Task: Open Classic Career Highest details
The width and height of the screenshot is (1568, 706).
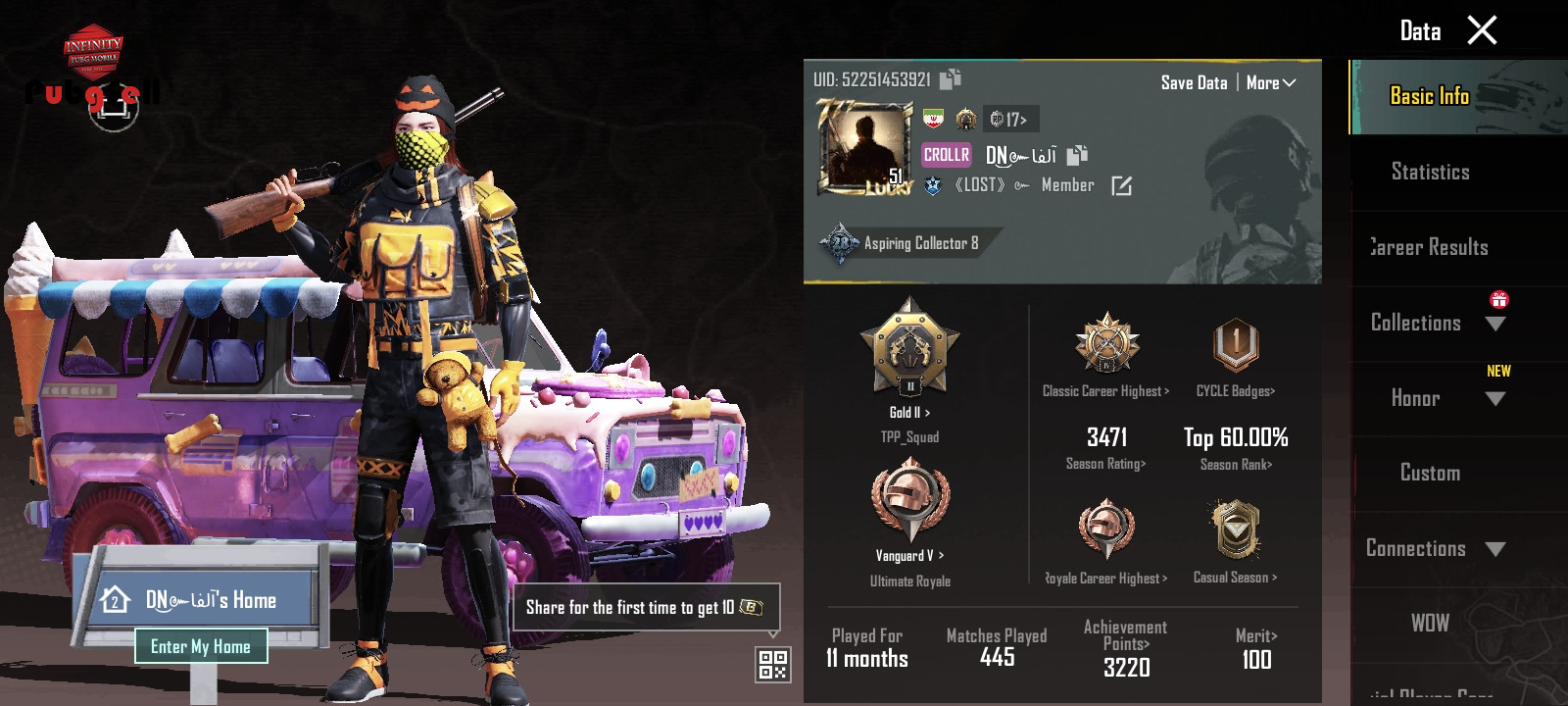Action: coord(1106,355)
